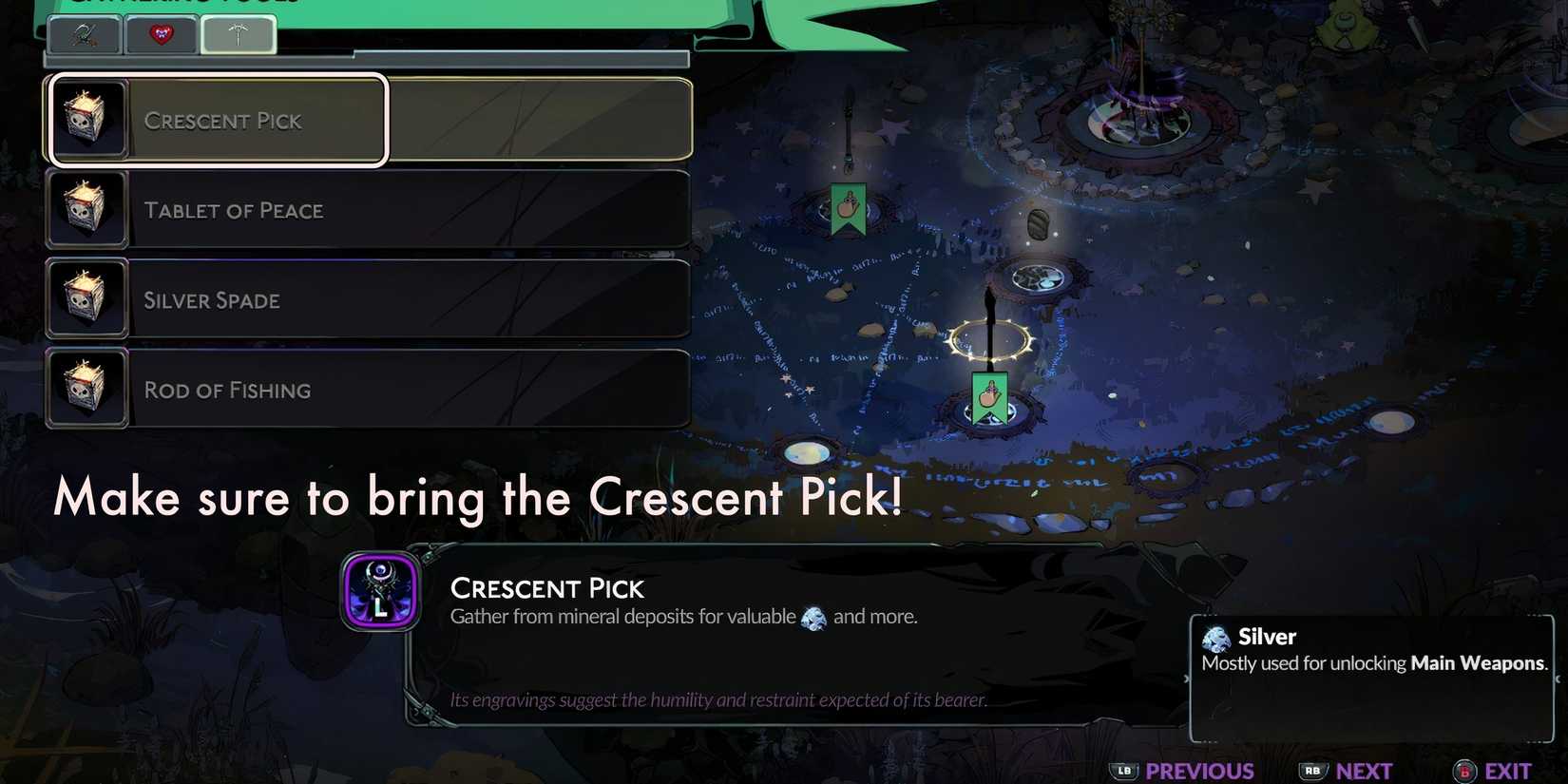Image resolution: width=1568 pixels, height=784 pixels.
Task: Select the lower green flag marker
Action: coord(988,397)
